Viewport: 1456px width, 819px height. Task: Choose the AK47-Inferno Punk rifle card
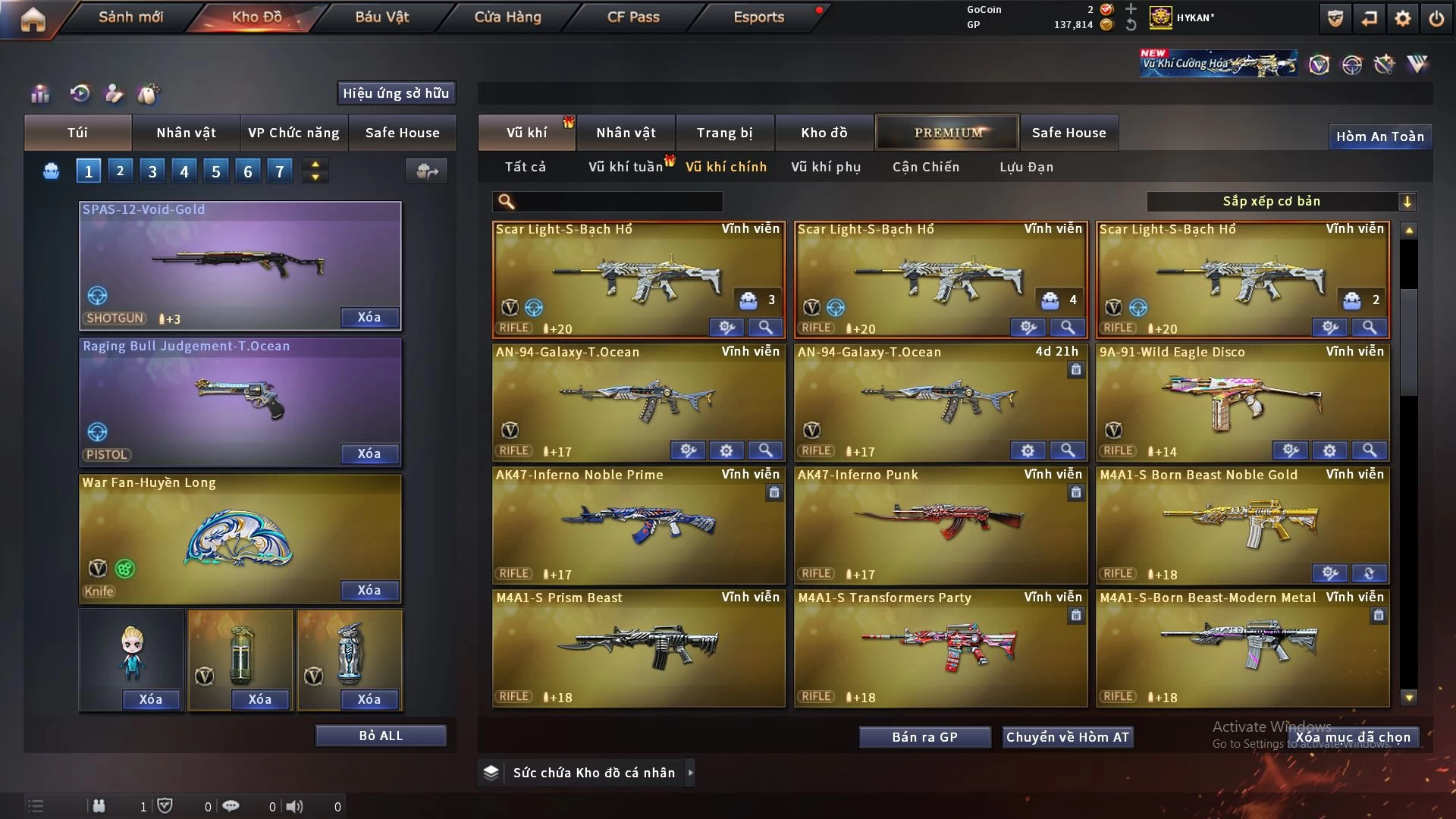coord(940,525)
